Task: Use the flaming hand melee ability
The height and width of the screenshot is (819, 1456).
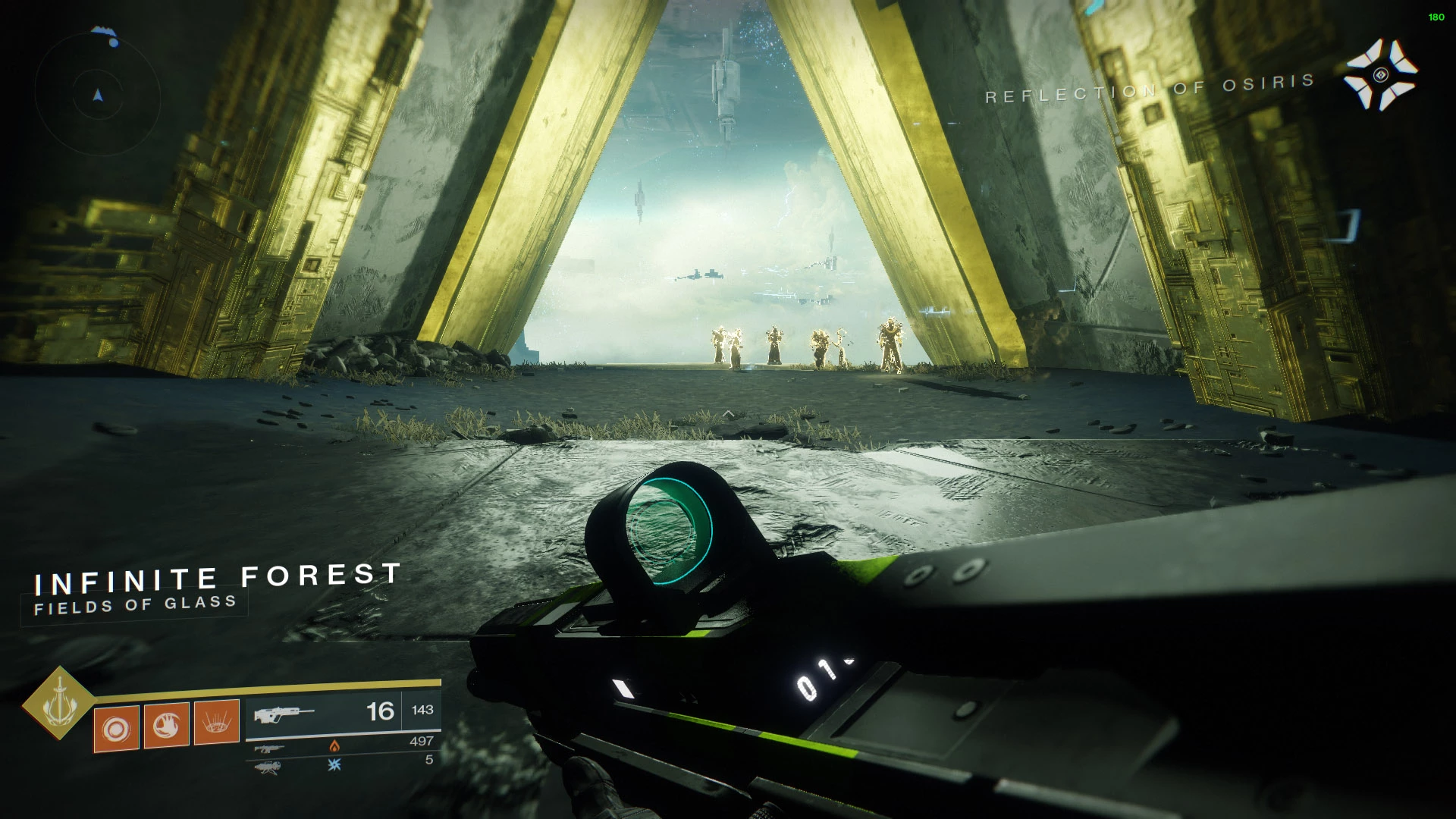Action: [x=166, y=726]
